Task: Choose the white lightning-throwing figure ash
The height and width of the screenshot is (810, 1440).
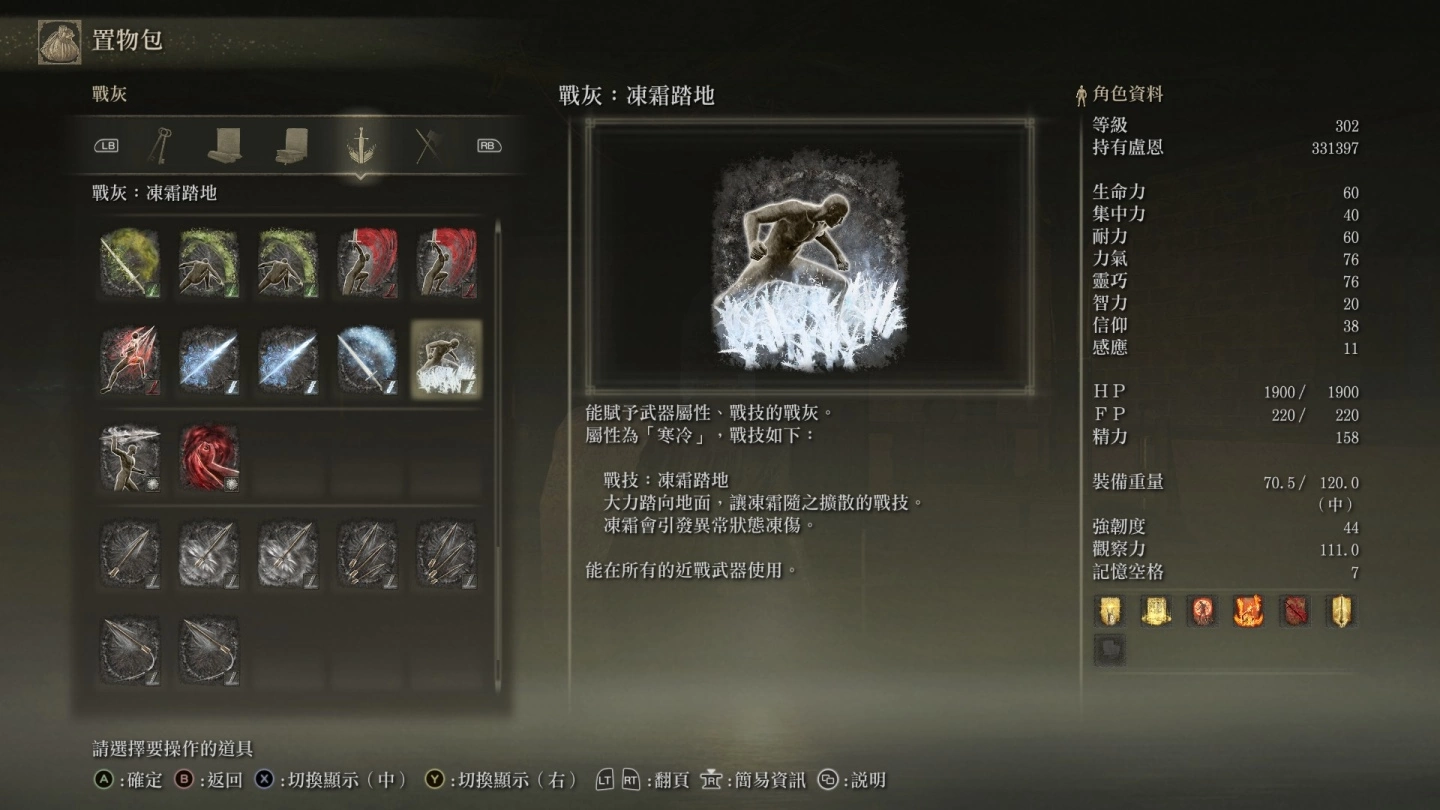Action: coord(130,457)
